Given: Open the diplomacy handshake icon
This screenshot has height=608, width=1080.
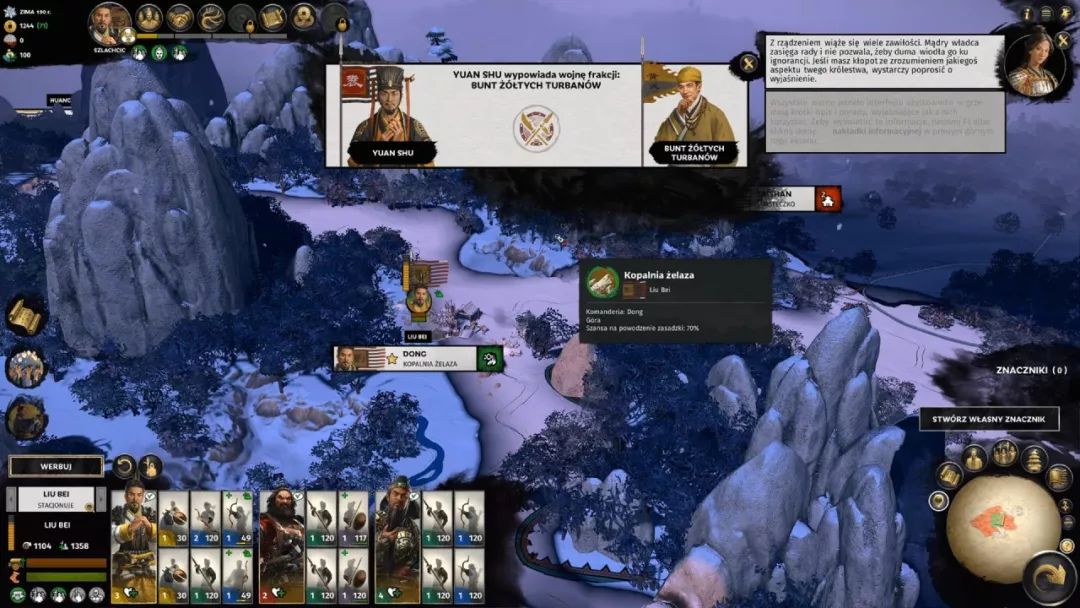Looking at the screenshot, I should pos(180,17).
